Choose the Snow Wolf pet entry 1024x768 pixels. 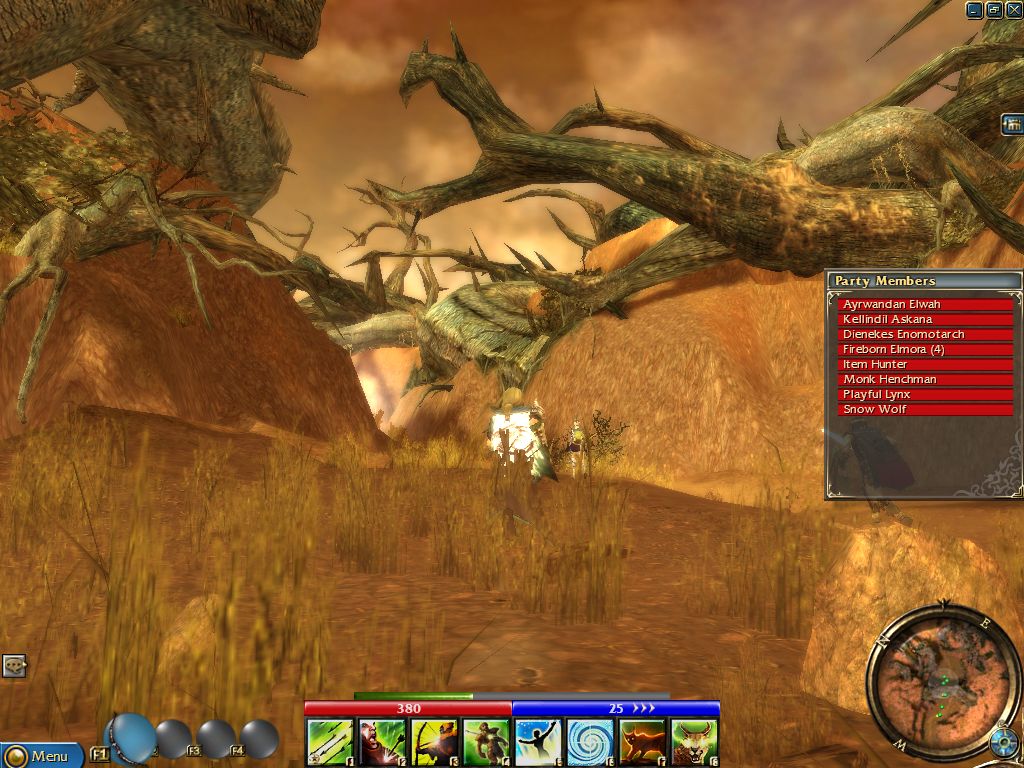coord(925,409)
